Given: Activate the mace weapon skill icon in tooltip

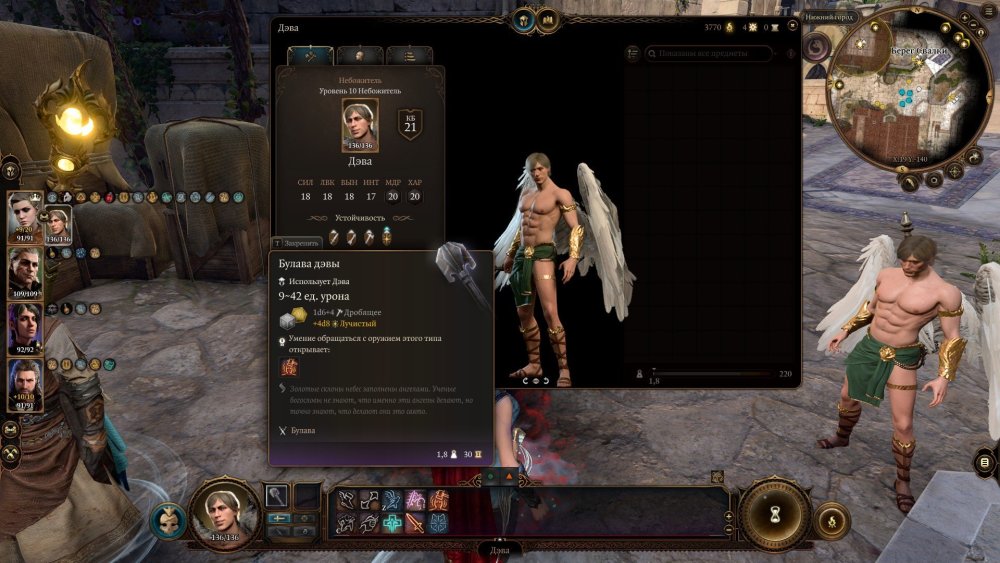Looking at the screenshot, I should 288,367.
